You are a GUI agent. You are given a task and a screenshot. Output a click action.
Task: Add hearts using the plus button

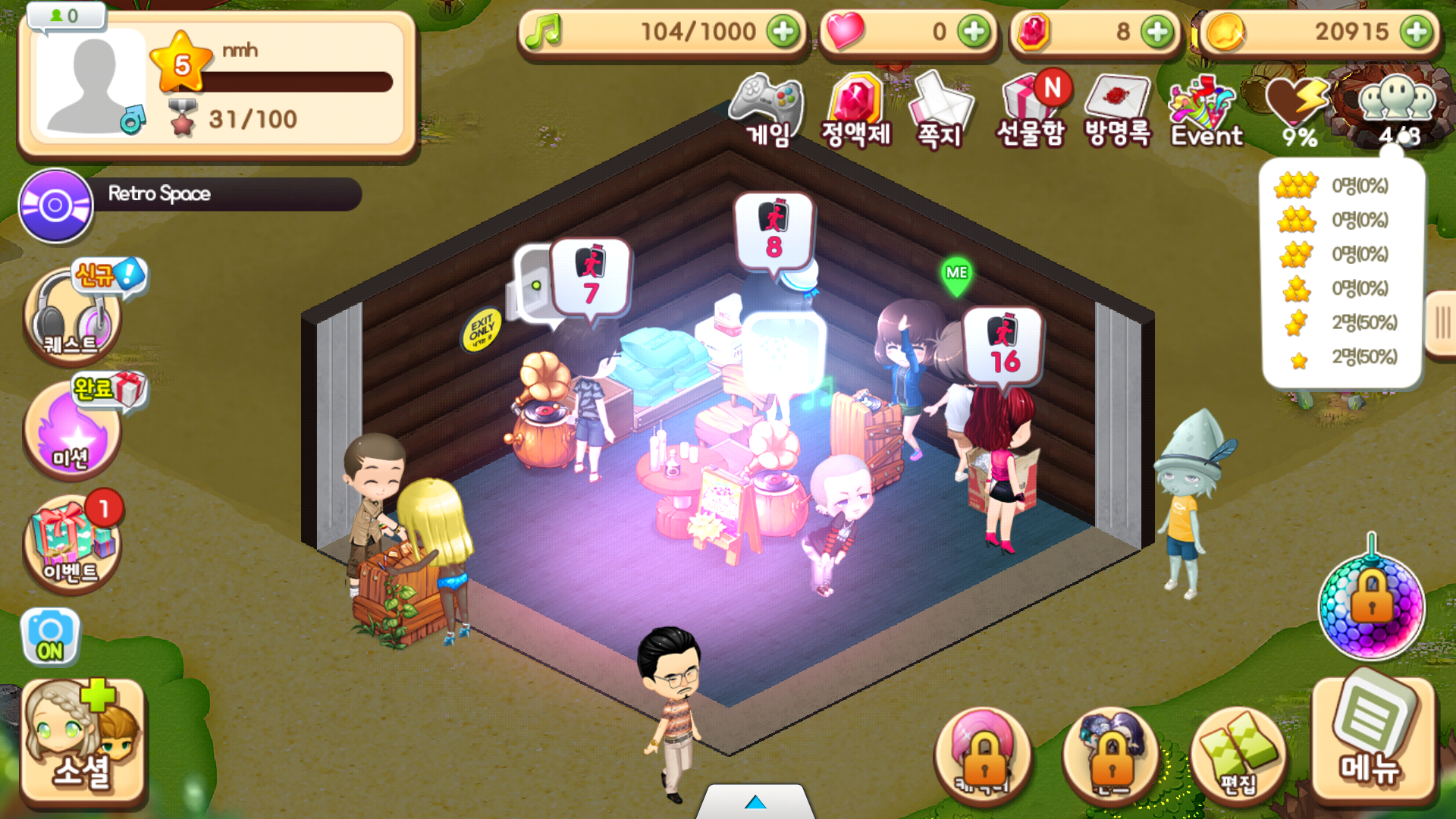pyautogui.click(x=974, y=32)
